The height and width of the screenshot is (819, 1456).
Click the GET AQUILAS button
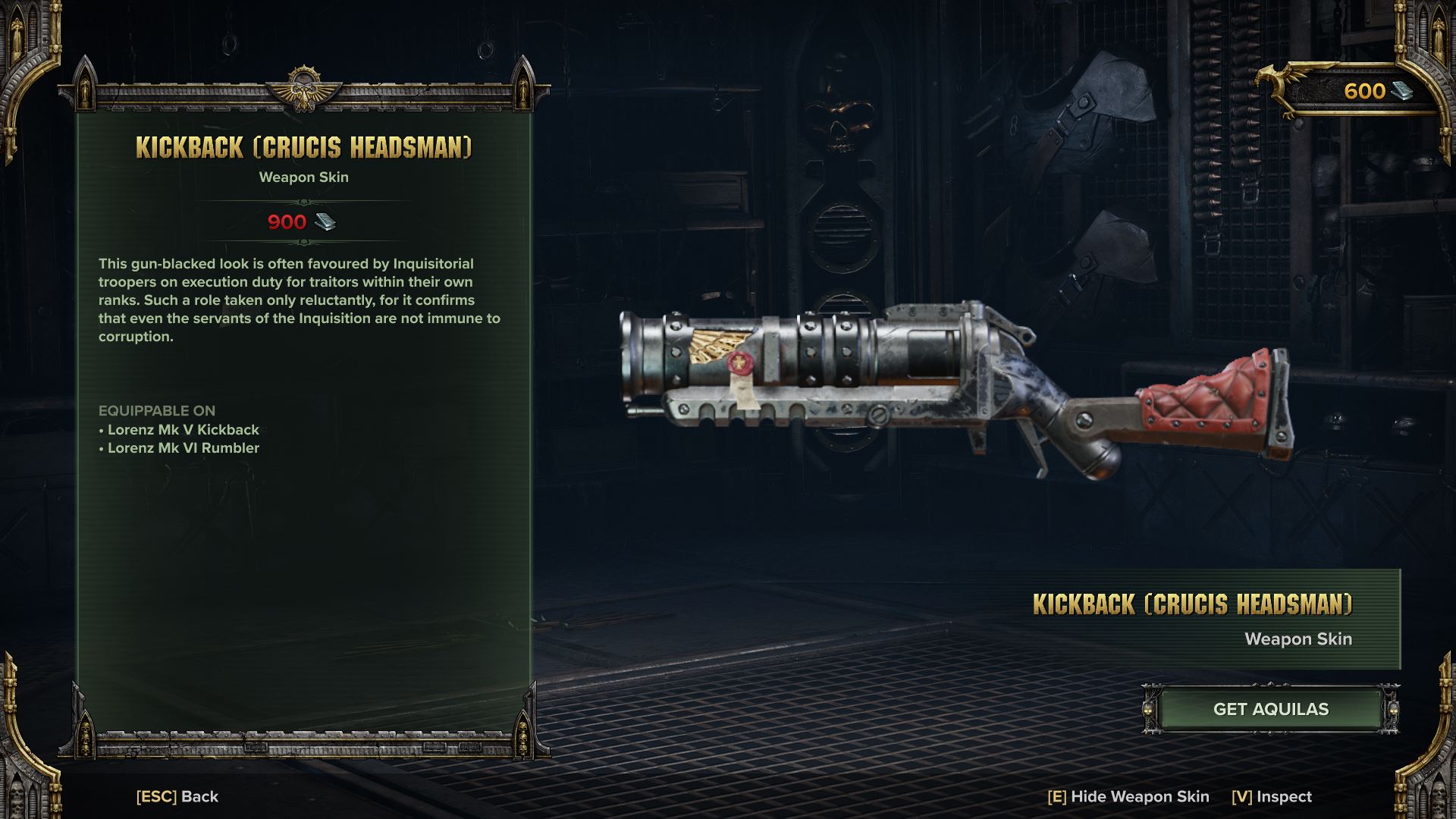[1270, 709]
